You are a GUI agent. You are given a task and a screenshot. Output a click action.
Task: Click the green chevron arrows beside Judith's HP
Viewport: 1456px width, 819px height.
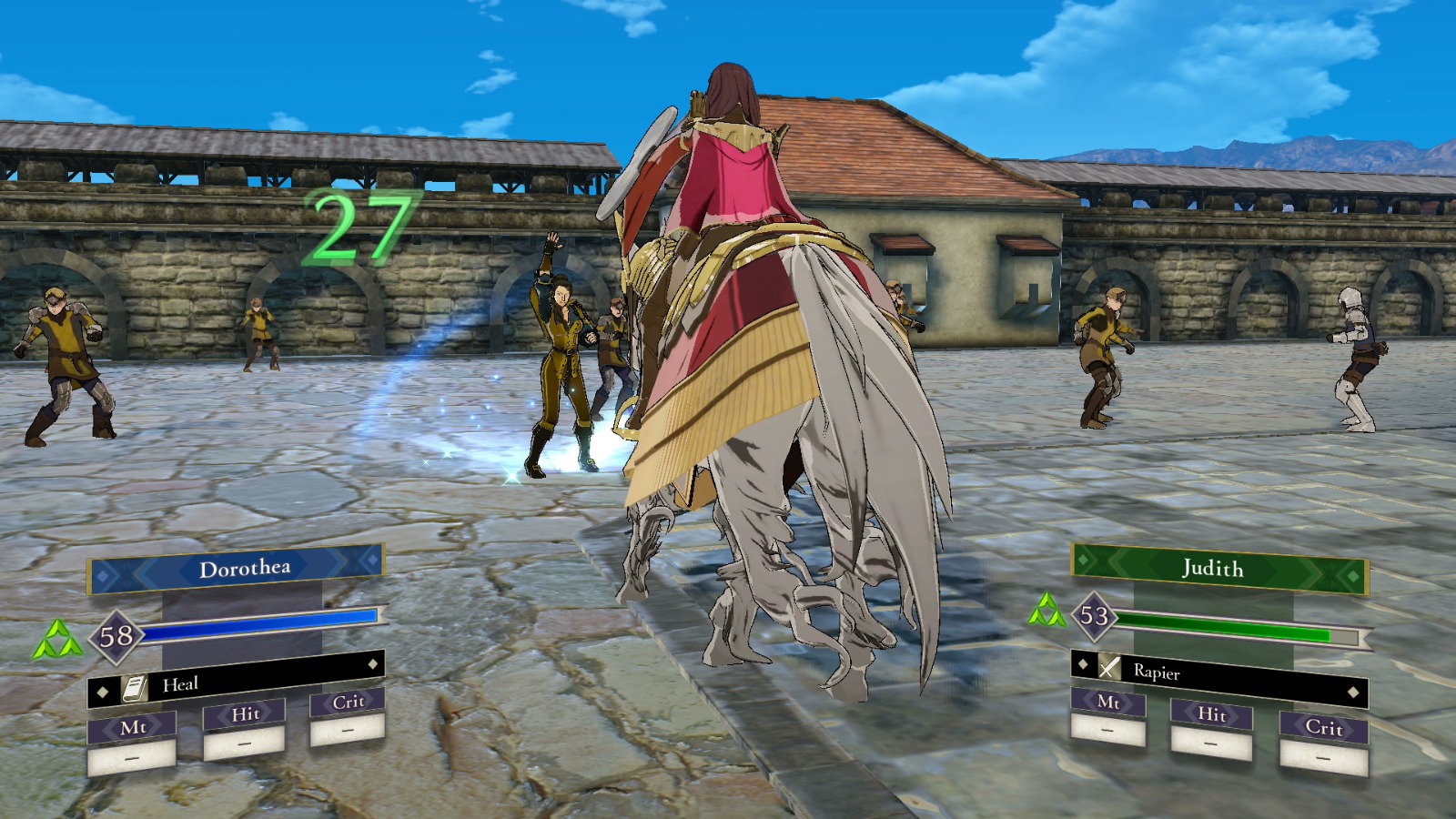(x=1046, y=612)
